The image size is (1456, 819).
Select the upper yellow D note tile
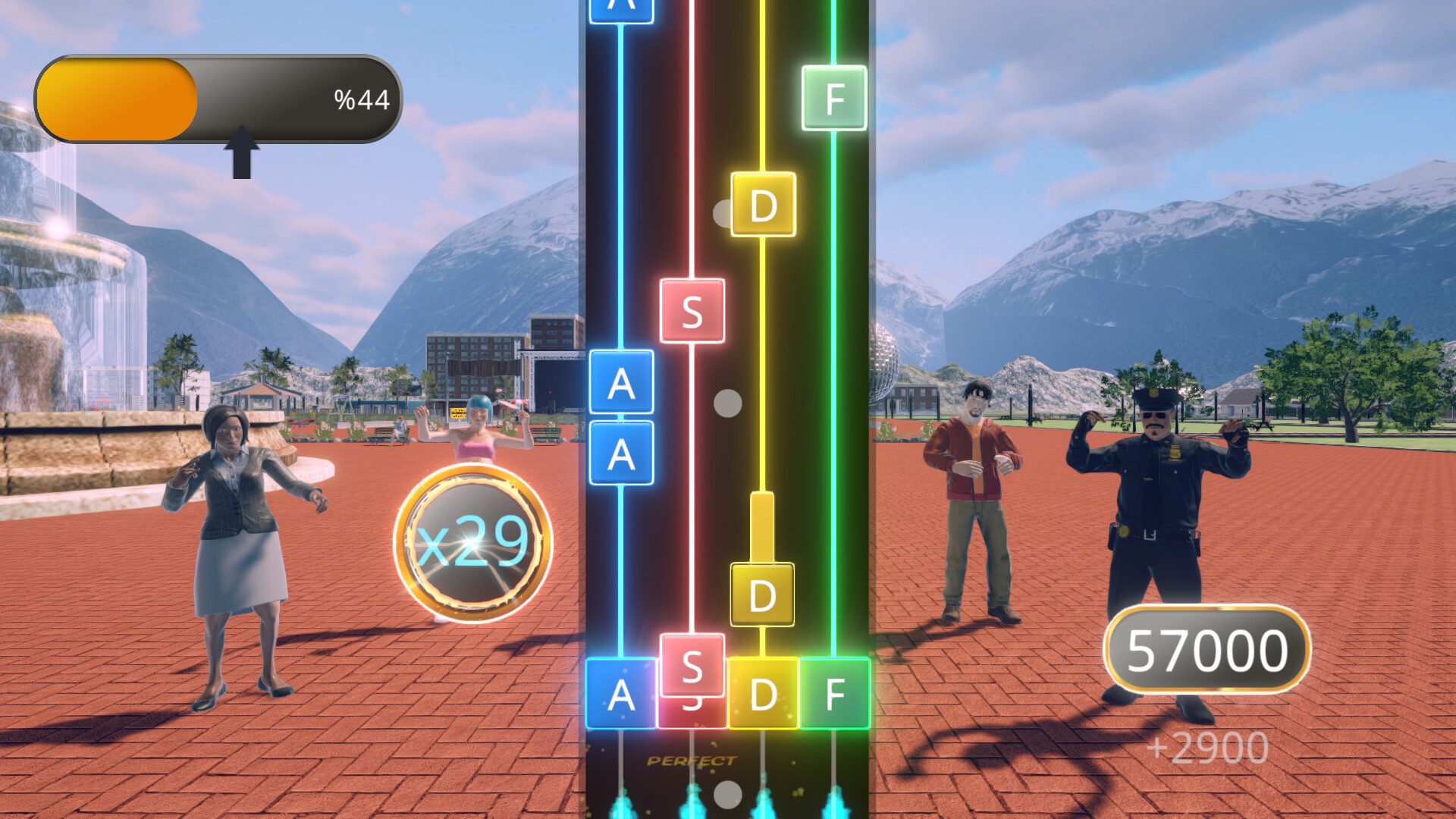(x=763, y=203)
